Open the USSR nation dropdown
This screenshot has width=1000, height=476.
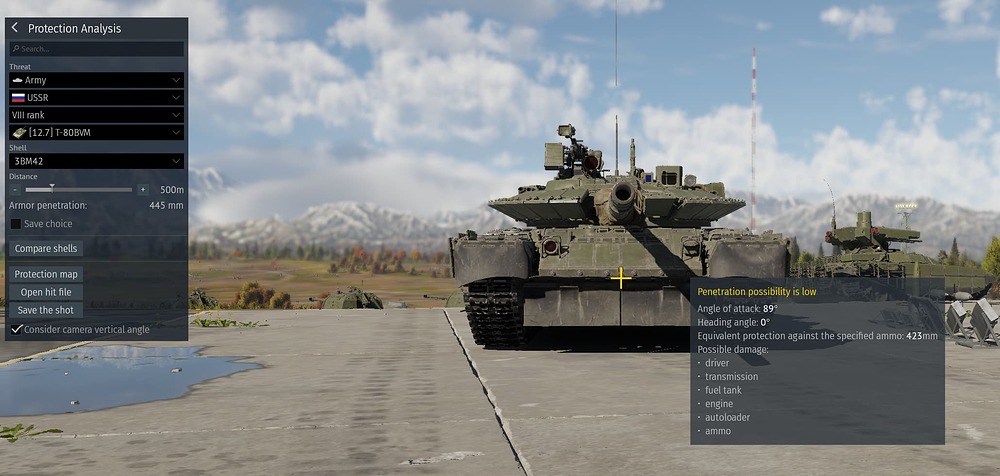[96, 98]
